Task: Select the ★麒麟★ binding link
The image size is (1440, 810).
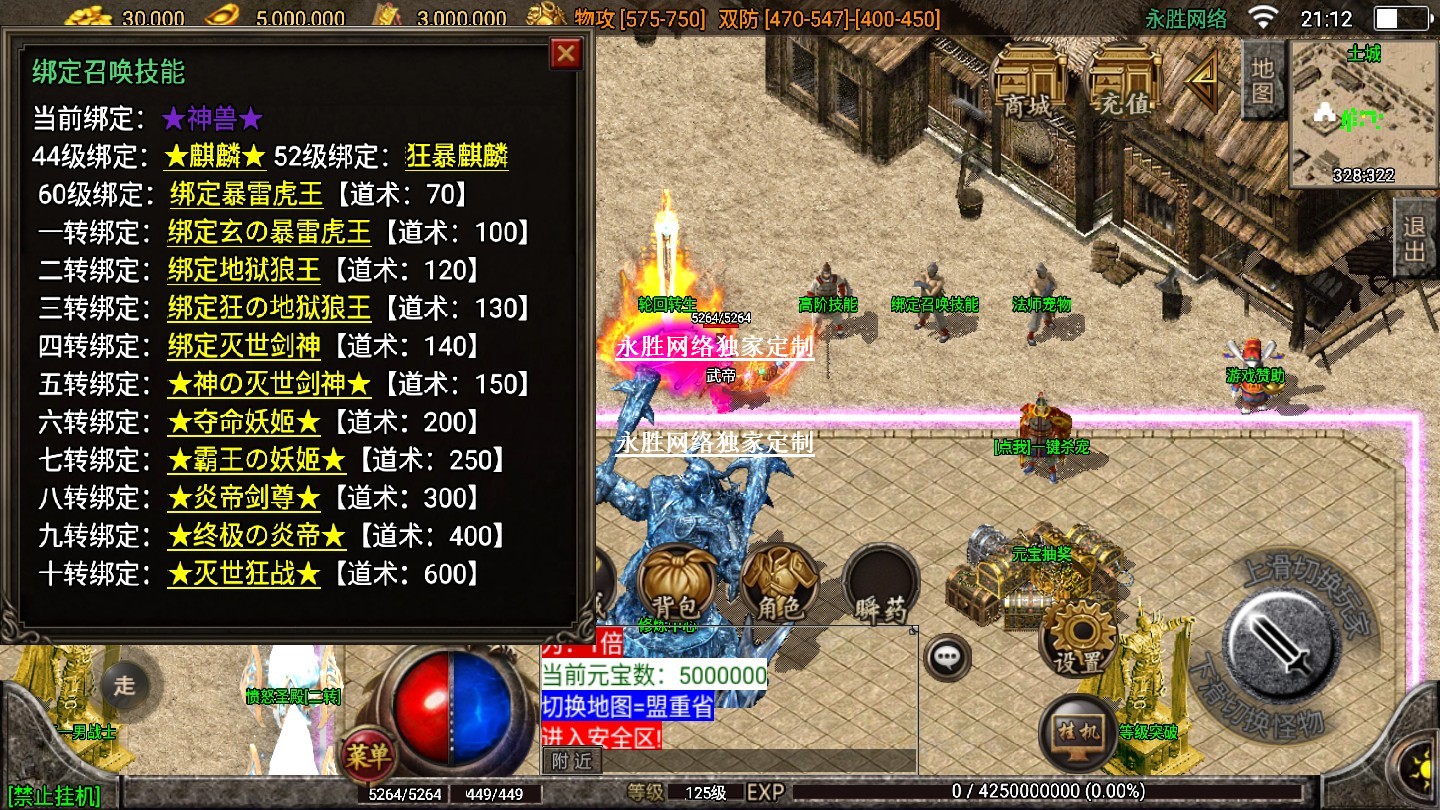Action: click(215, 156)
